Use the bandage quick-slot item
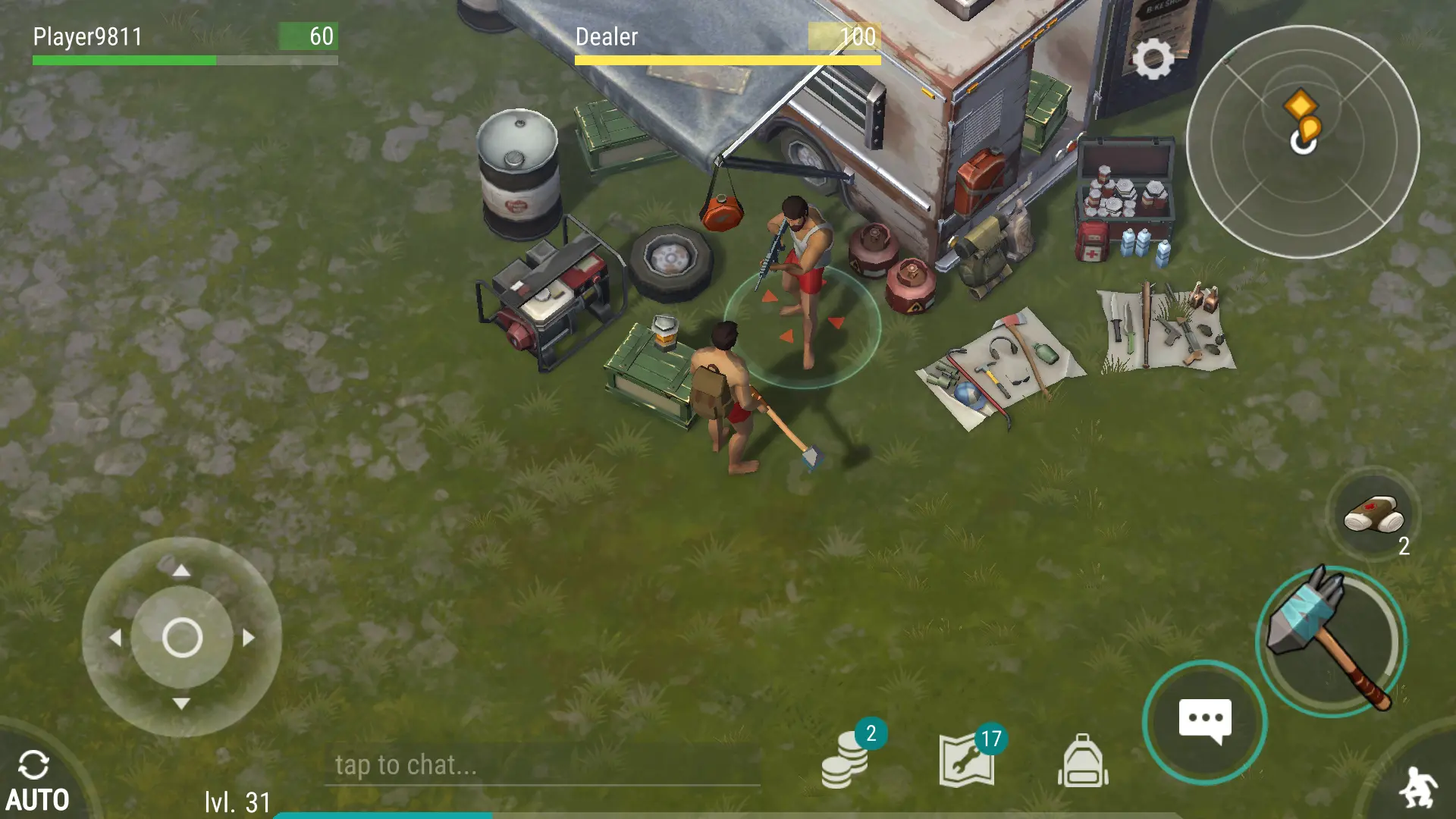The height and width of the screenshot is (819, 1456). 1373,516
